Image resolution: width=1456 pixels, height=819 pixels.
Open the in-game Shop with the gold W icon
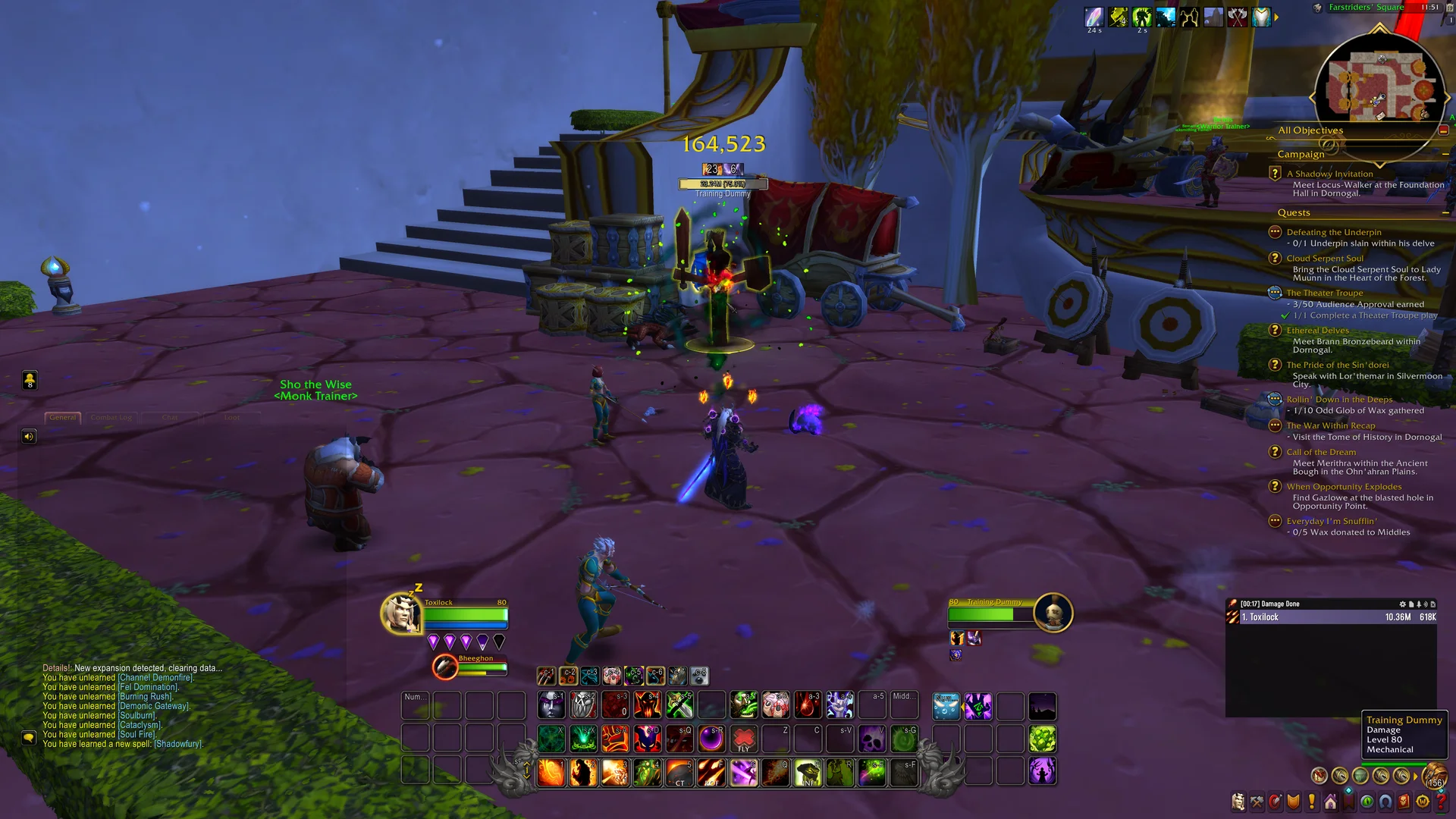1423,801
